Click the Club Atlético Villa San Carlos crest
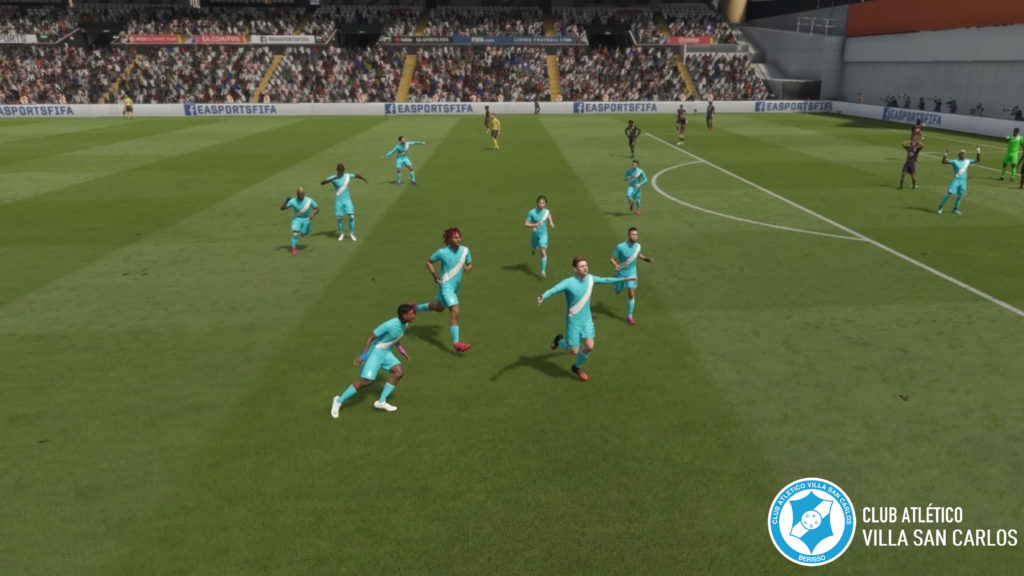Image resolution: width=1024 pixels, height=576 pixels. [x=811, y=521]
